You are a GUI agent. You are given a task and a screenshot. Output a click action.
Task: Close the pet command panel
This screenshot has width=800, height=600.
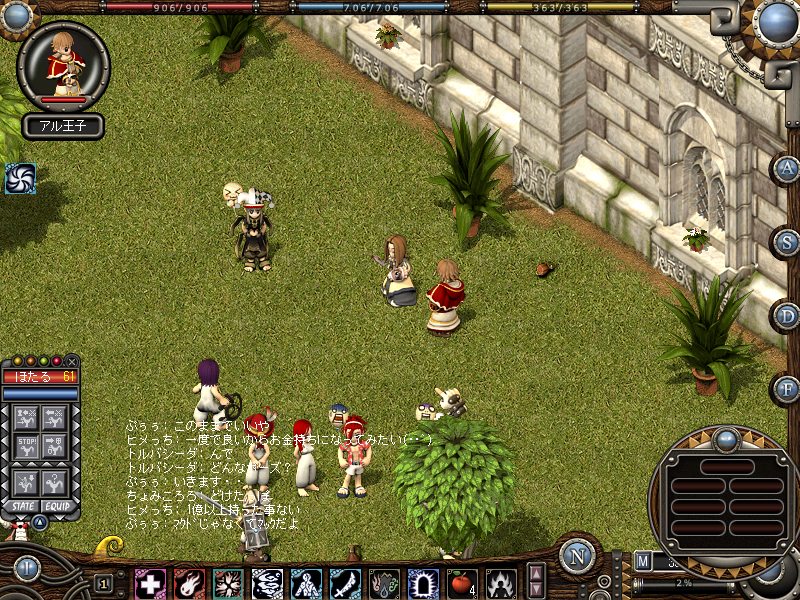pyautogui.click(x=72, y=361)
